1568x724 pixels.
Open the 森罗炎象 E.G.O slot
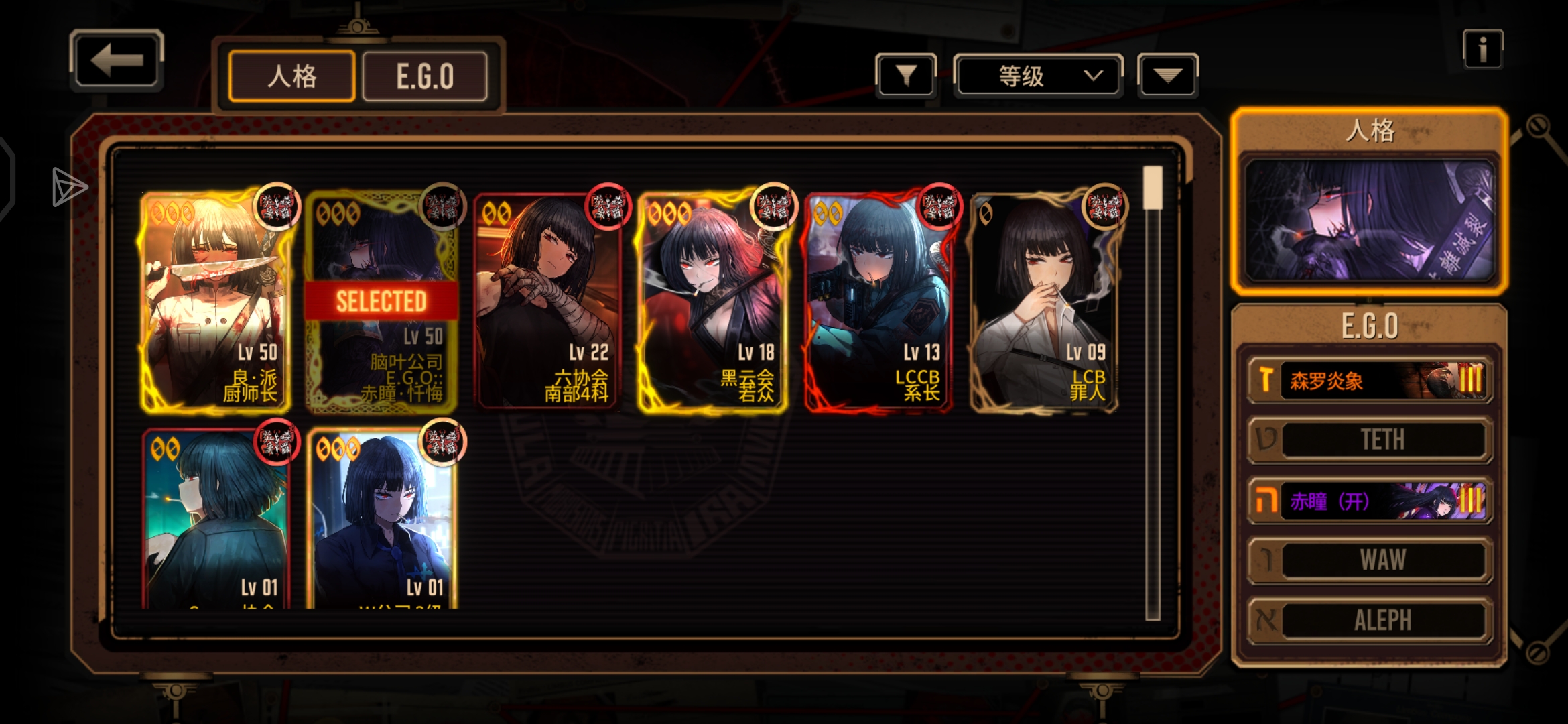click(1370, 381)
